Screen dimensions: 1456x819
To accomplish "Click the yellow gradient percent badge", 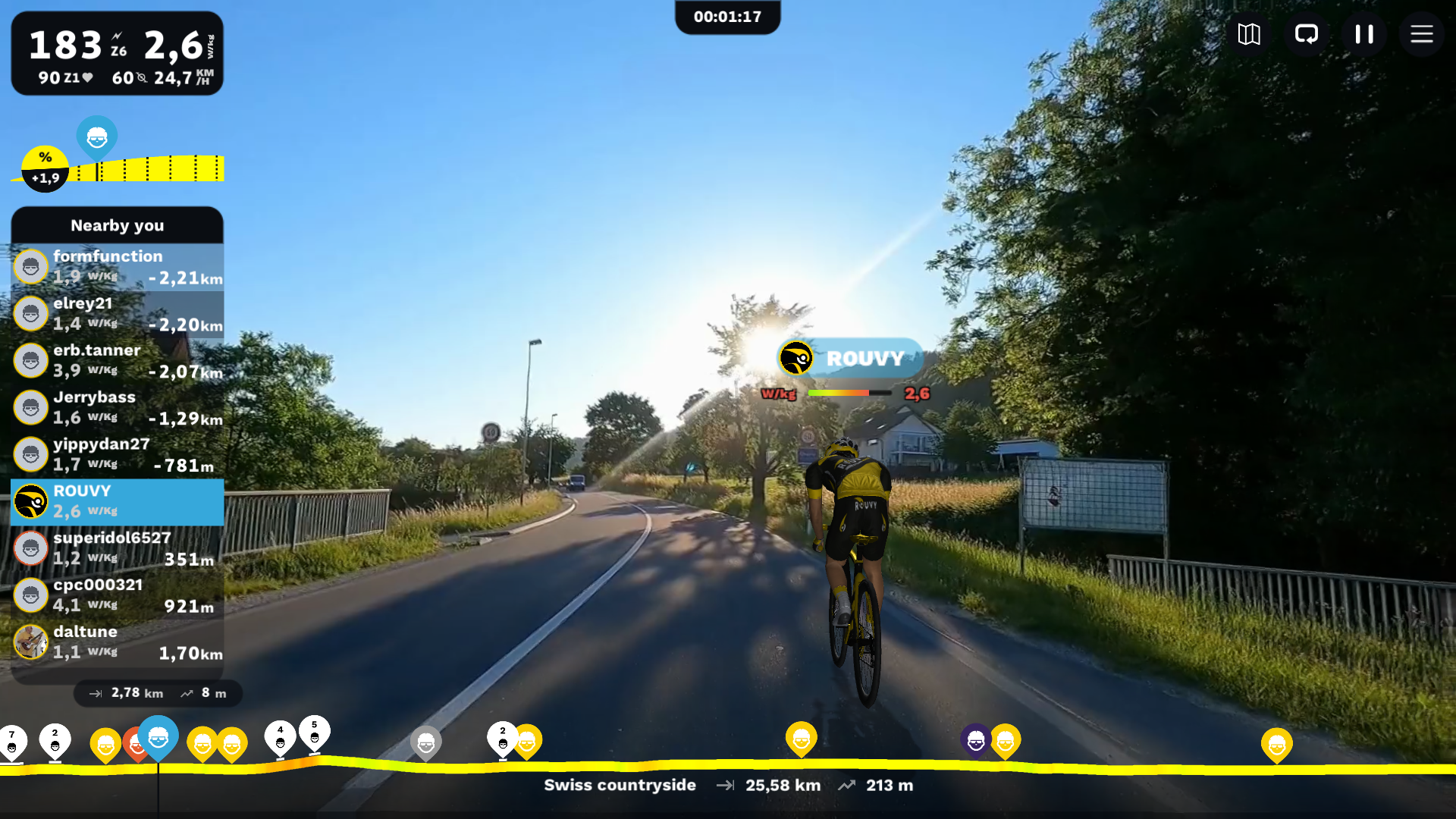I will pos(45,168).
